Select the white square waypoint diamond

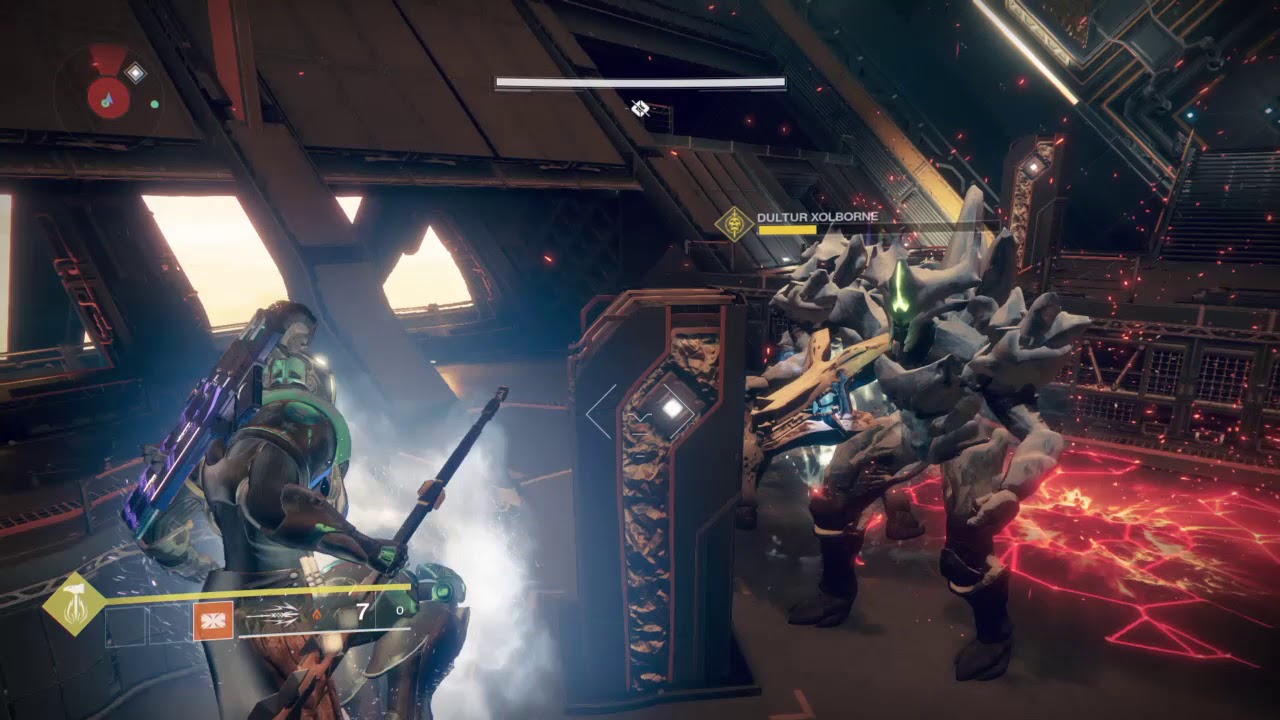(x=672, y=407)
